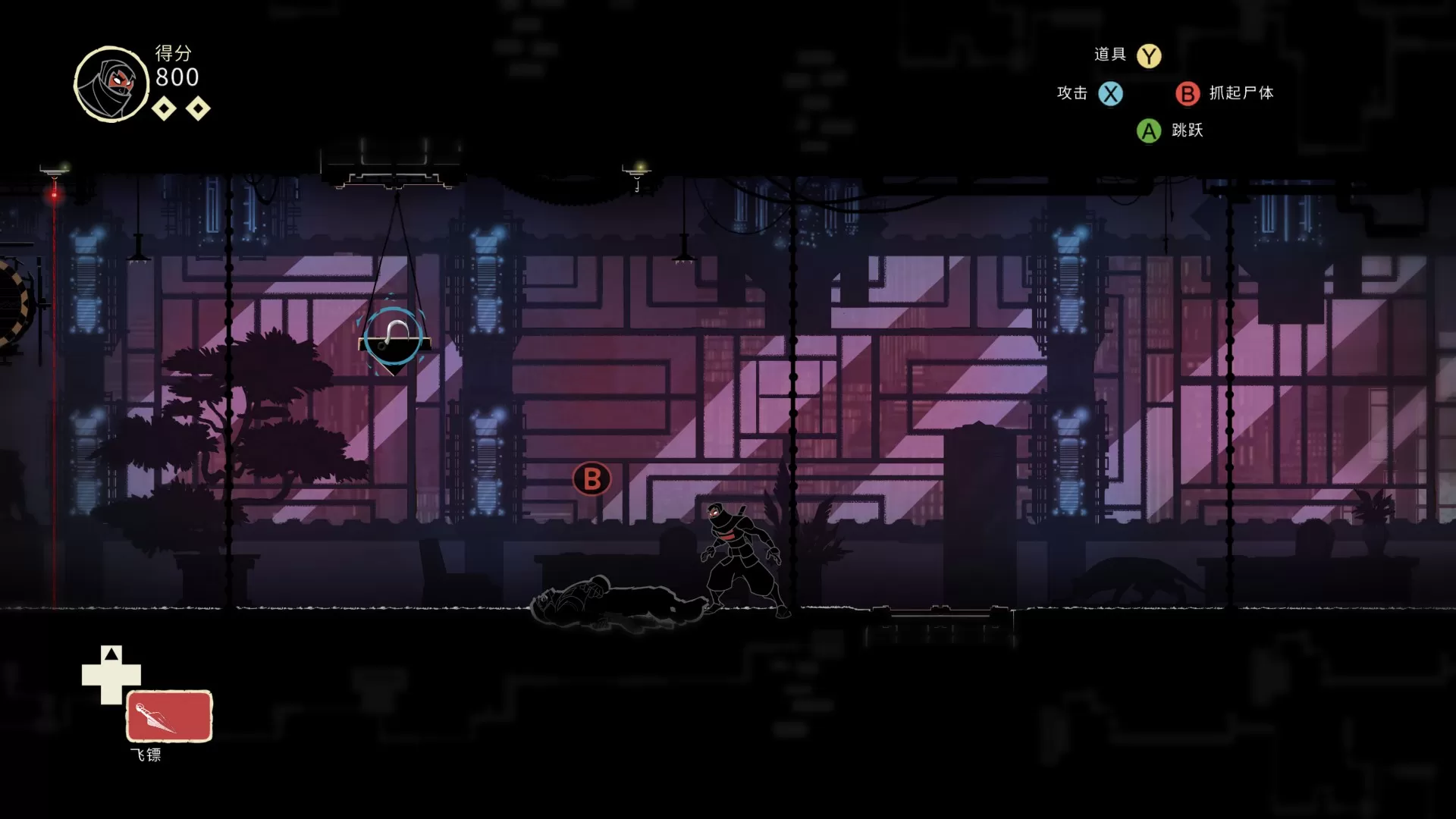Expand the 道具 item selection prompt
The width and height of the screenshot is (1456, 819).
pos(1109,55)
